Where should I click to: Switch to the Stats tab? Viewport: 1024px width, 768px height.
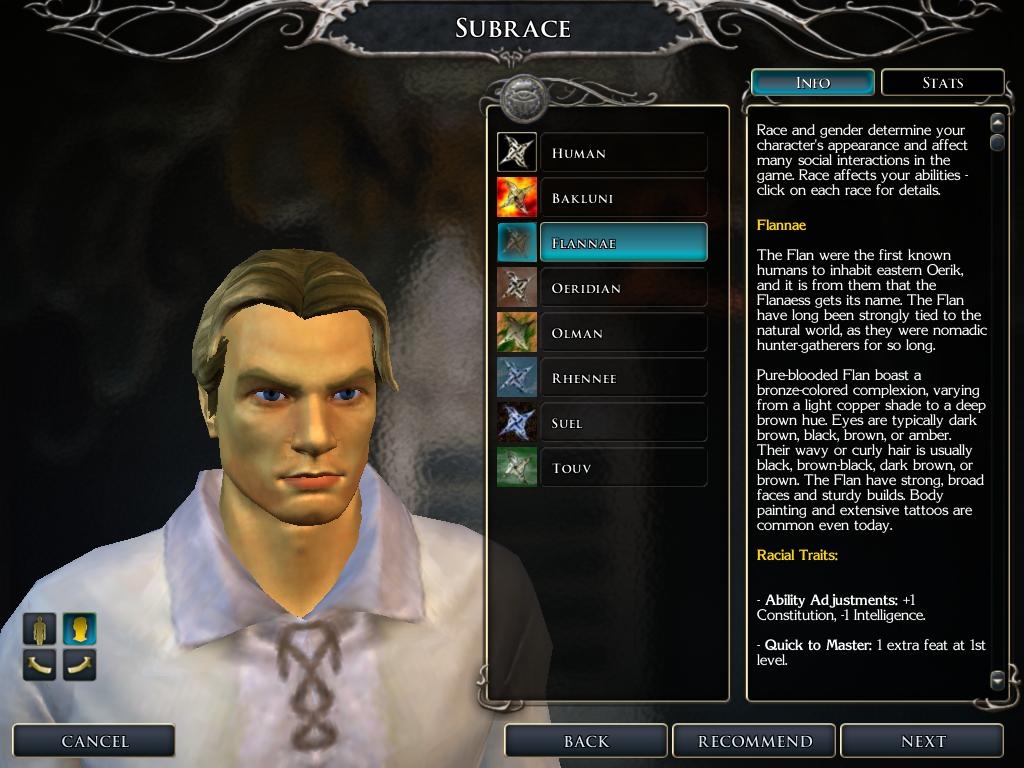[x=942, y=83]
